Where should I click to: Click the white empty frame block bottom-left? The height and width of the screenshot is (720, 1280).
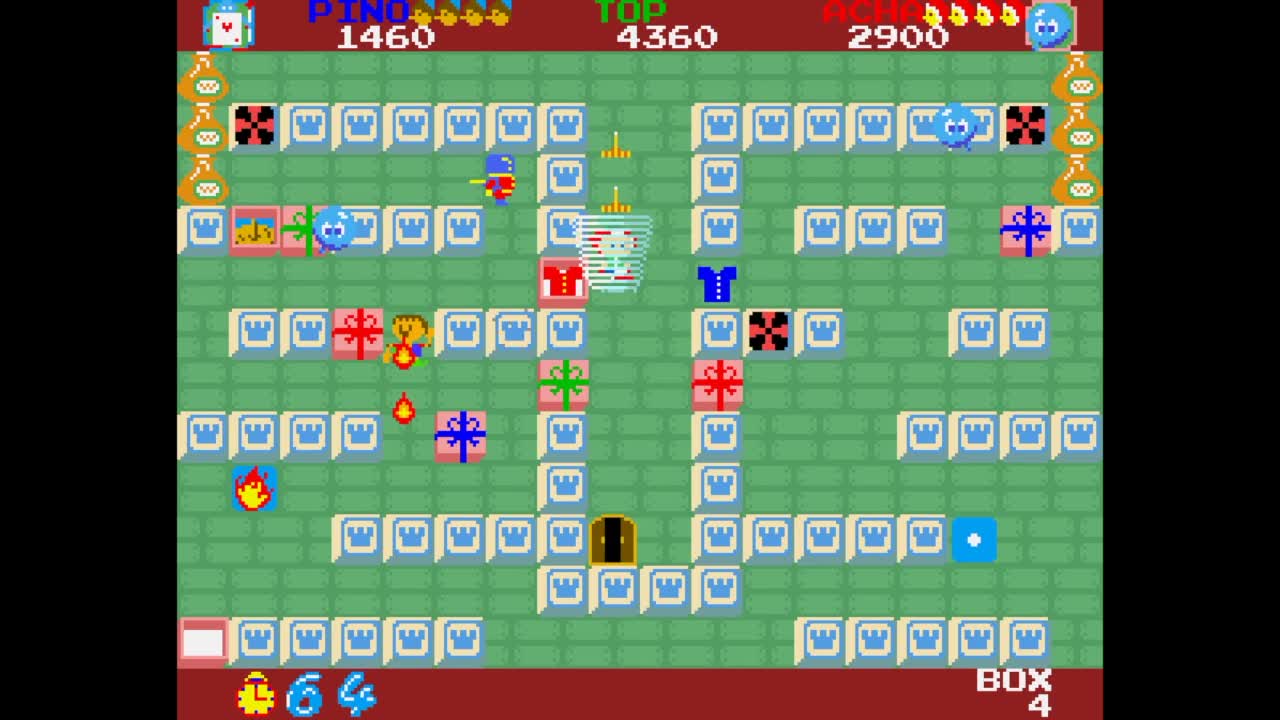pyautogui.click(x=203, y=641)
